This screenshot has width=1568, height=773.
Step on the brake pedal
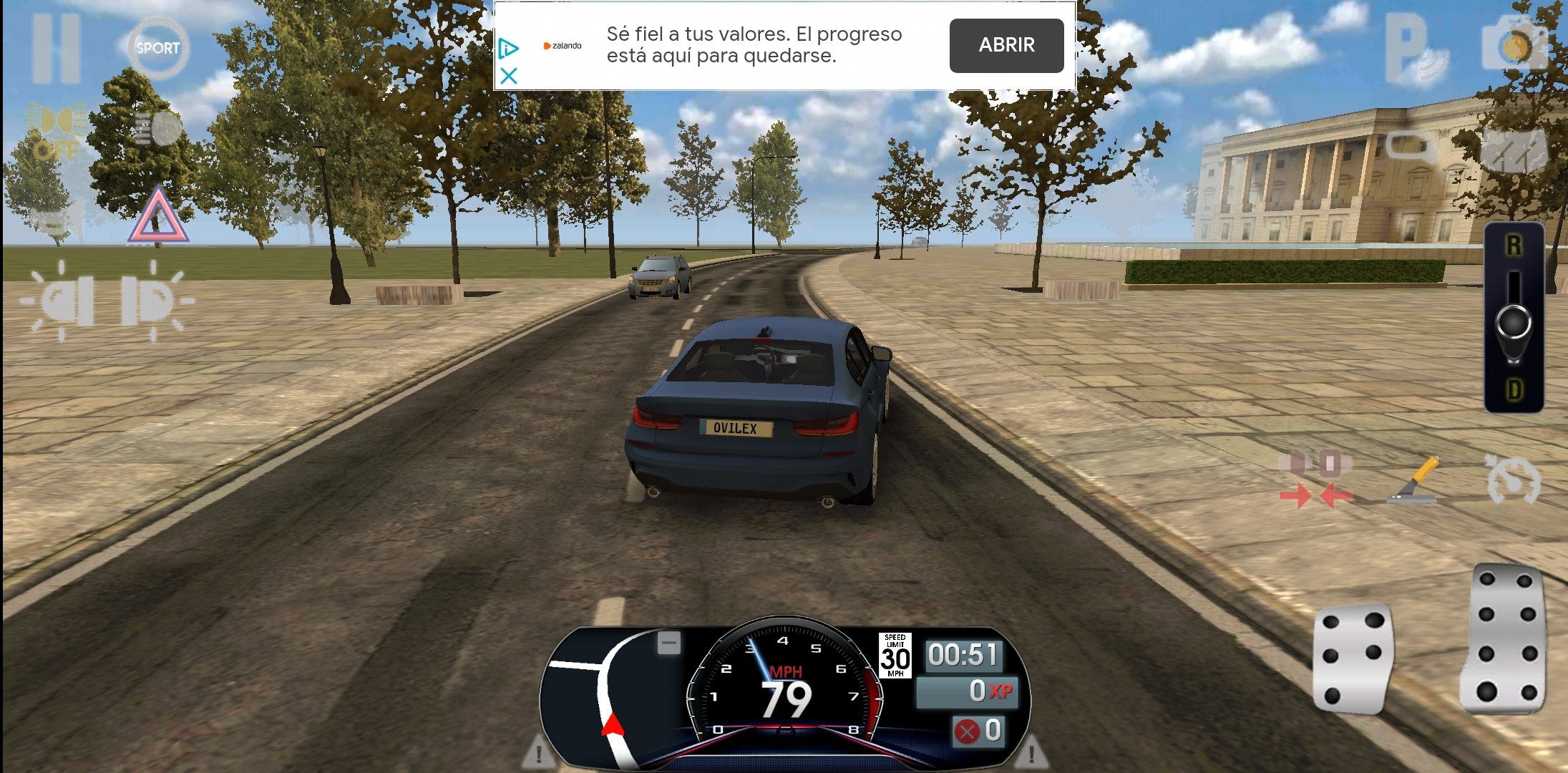(1353, 658)
